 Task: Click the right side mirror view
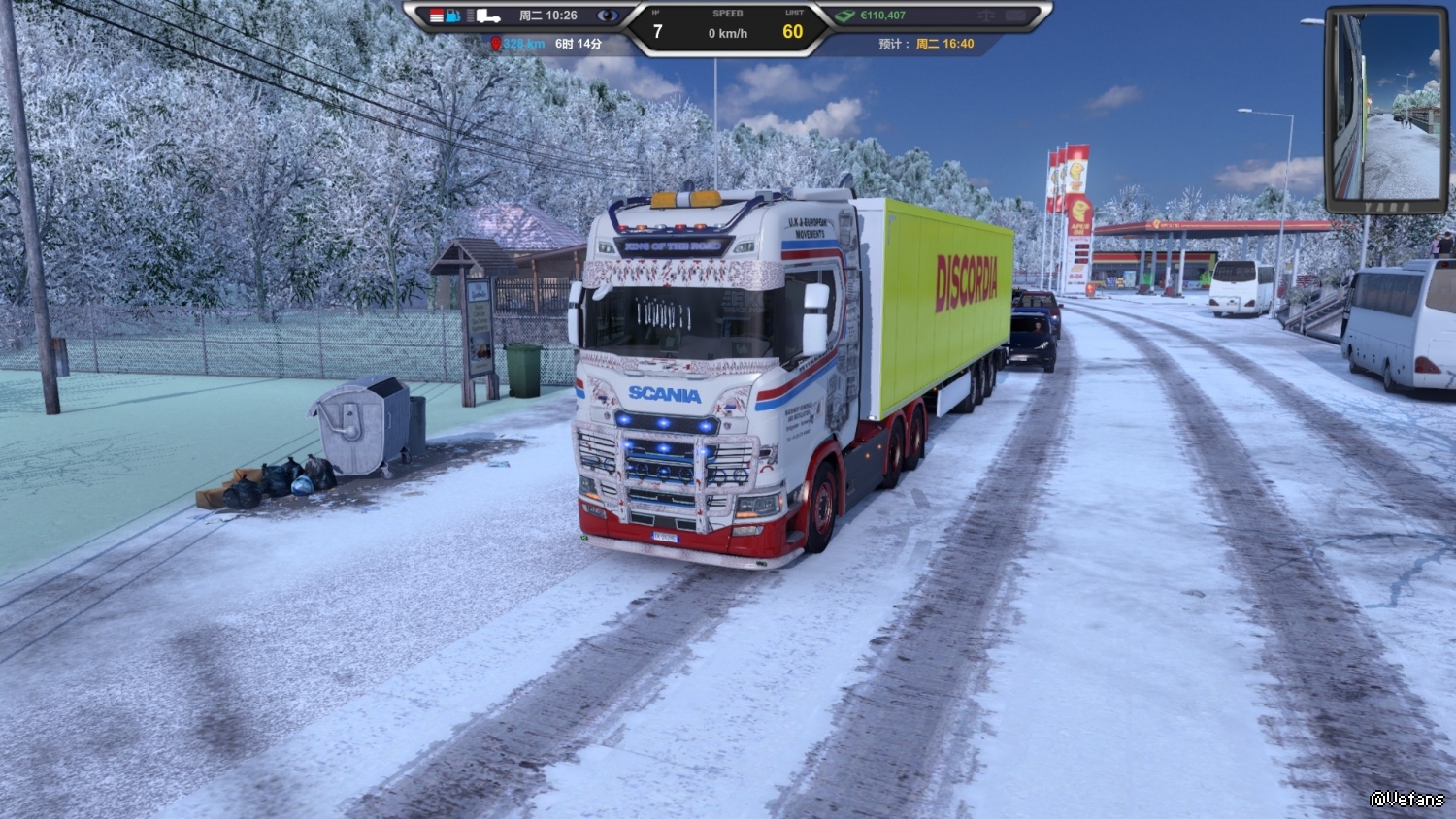(x=1385, y=109)
